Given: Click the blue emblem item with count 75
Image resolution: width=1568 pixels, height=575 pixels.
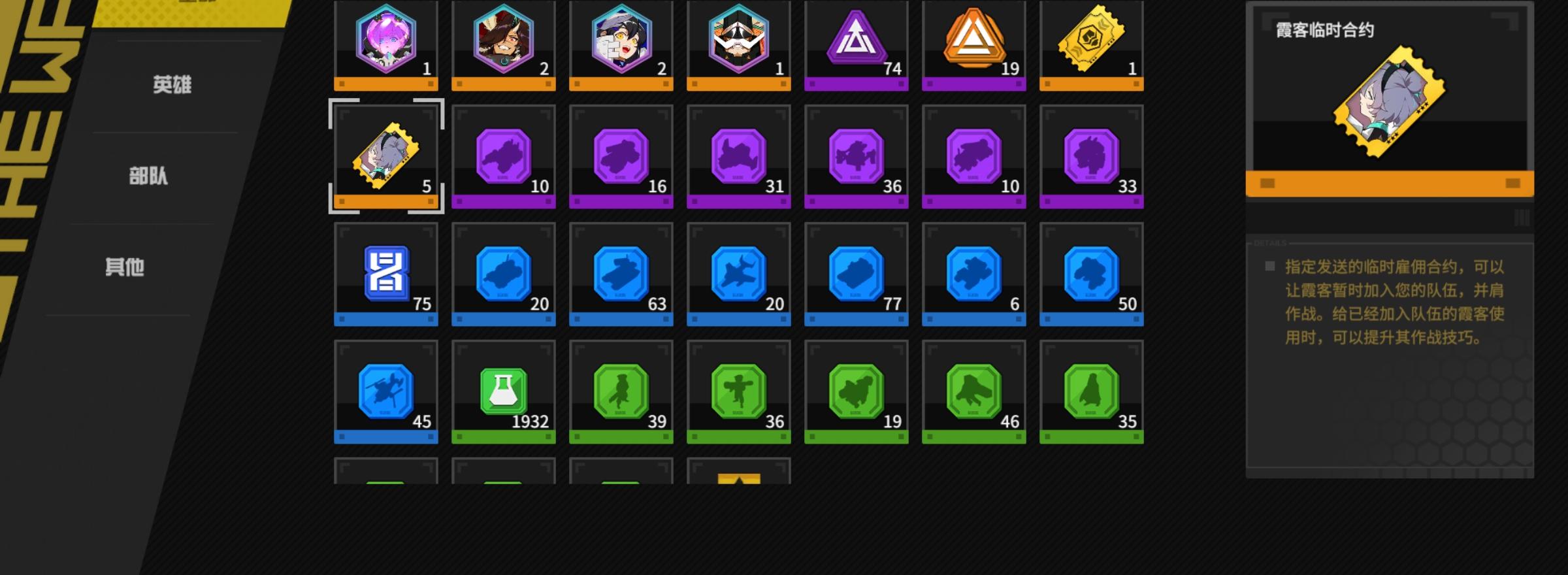Looking at the screenshot, I should [386, 274].
